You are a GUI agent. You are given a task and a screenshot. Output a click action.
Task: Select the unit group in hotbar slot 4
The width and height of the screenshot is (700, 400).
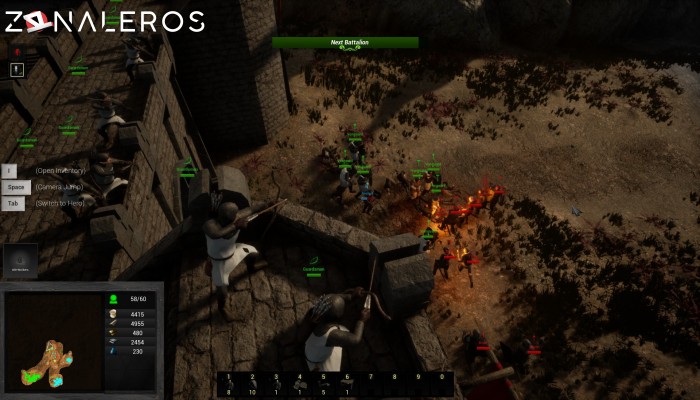pos(300,384)
